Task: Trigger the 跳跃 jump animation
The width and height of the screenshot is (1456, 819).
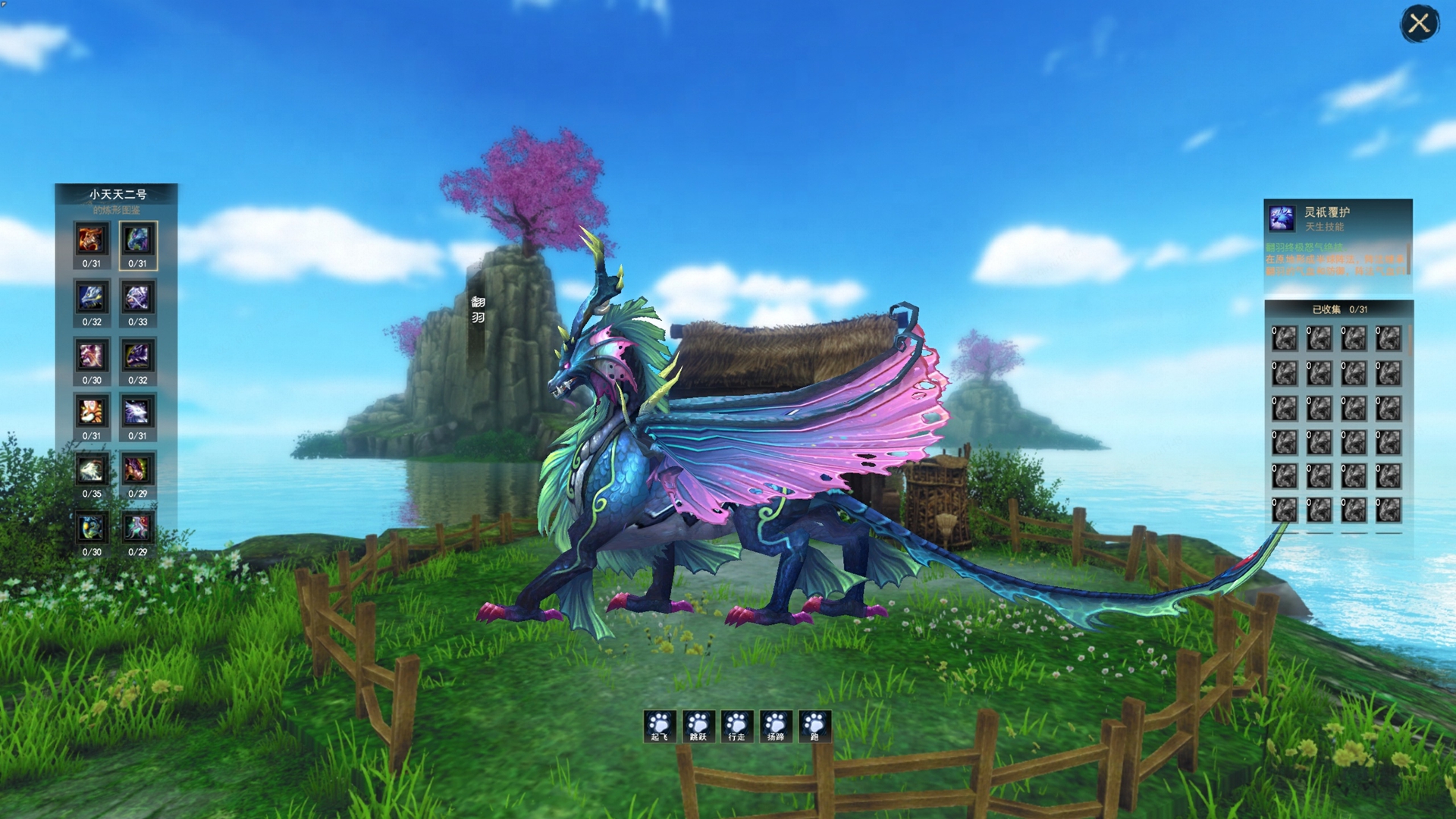Action: (698, 726)
